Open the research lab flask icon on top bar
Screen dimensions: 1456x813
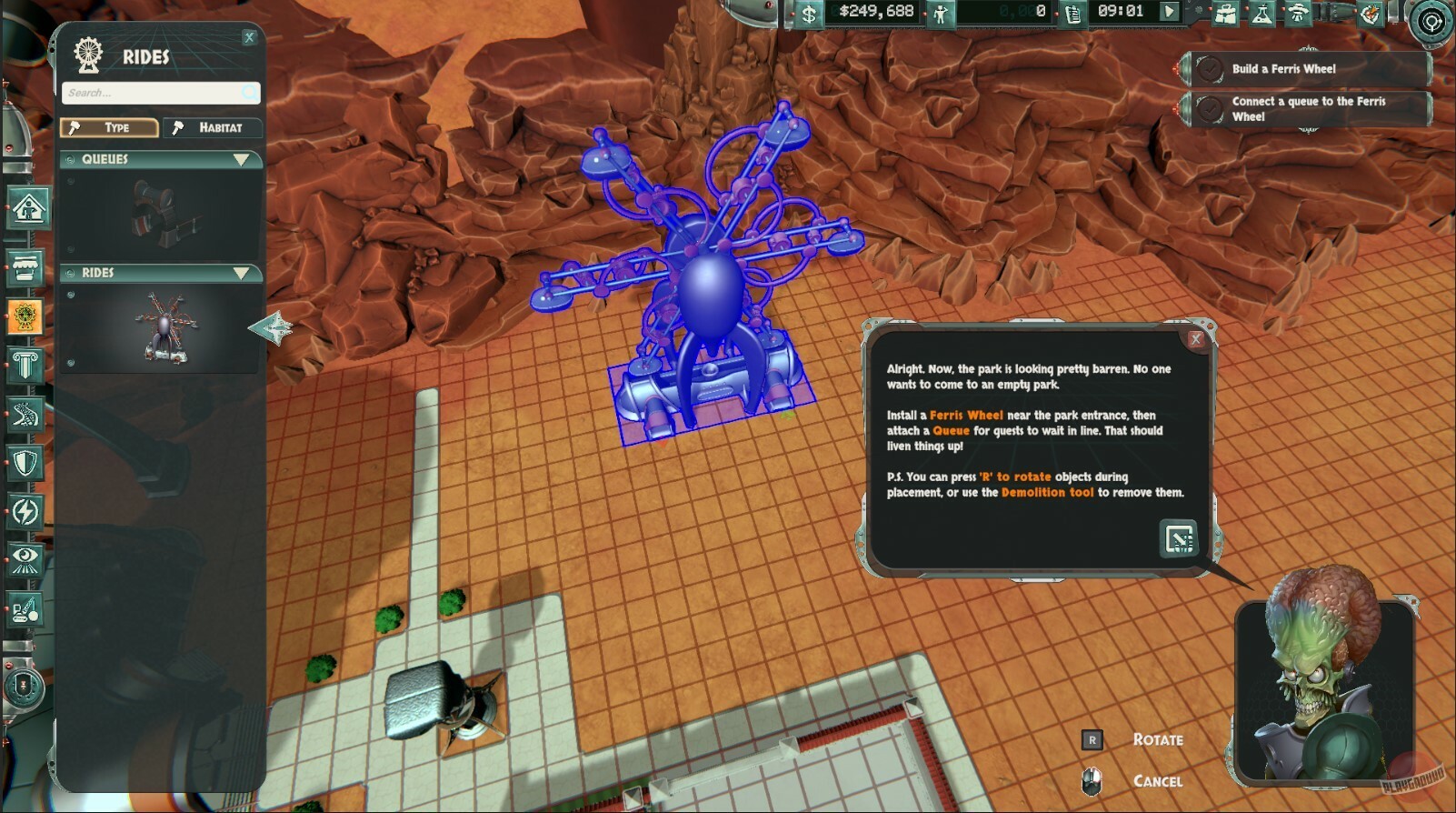click(x=1261, y=15)
